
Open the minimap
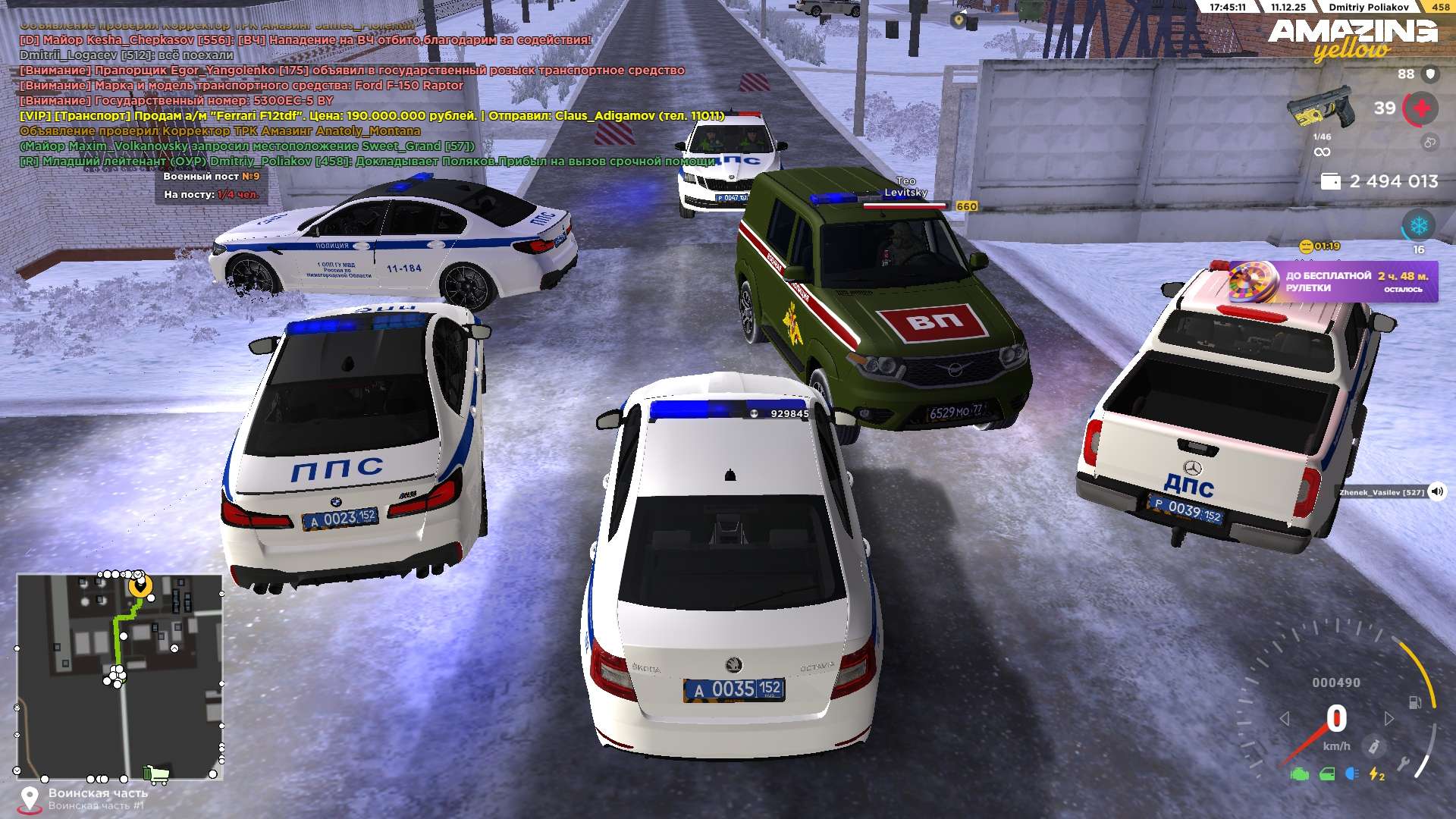[120, 676]
